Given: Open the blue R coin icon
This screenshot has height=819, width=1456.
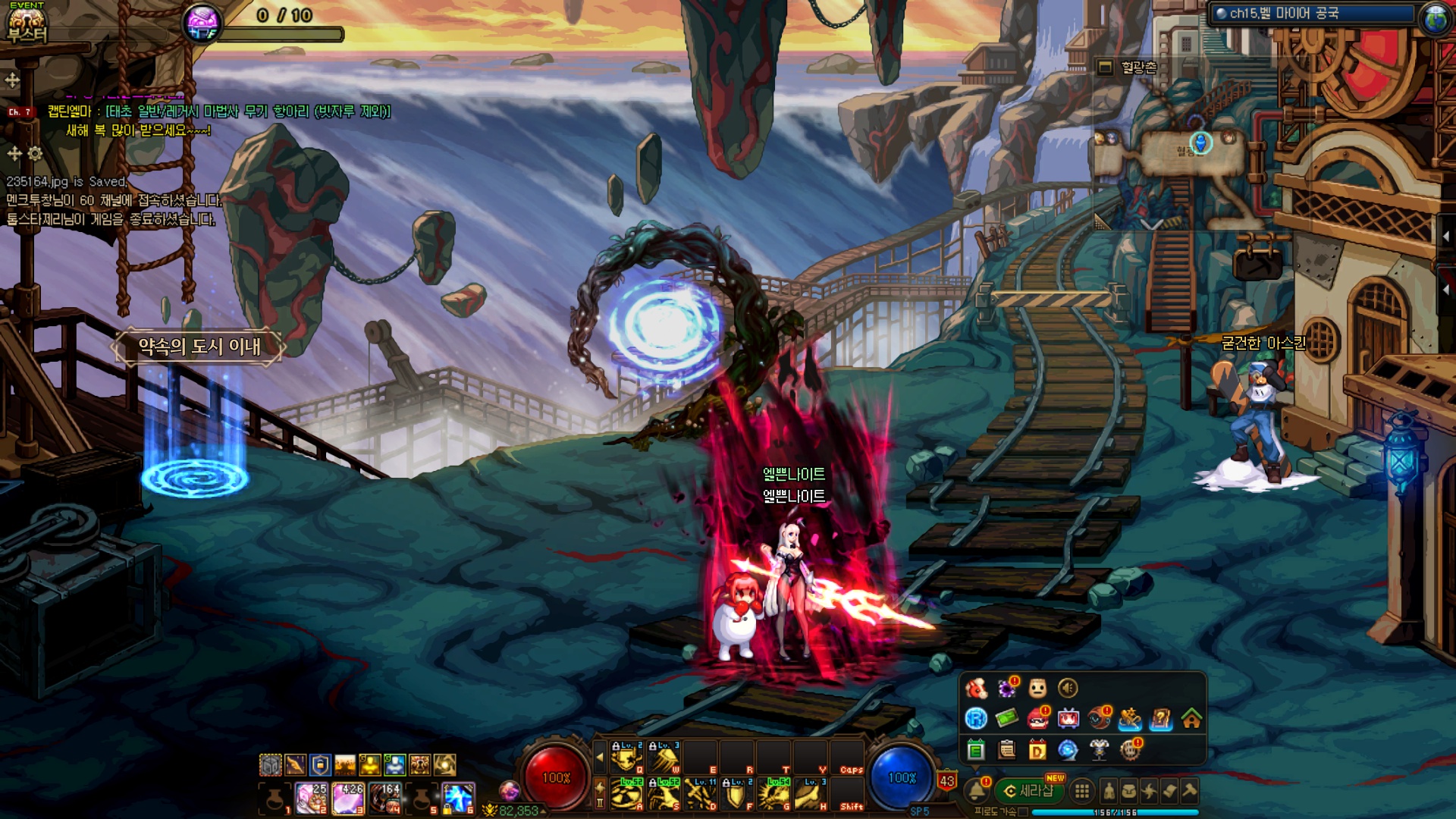Looking at the screenshot, I should pyautogui.click(x=976, y=718).
